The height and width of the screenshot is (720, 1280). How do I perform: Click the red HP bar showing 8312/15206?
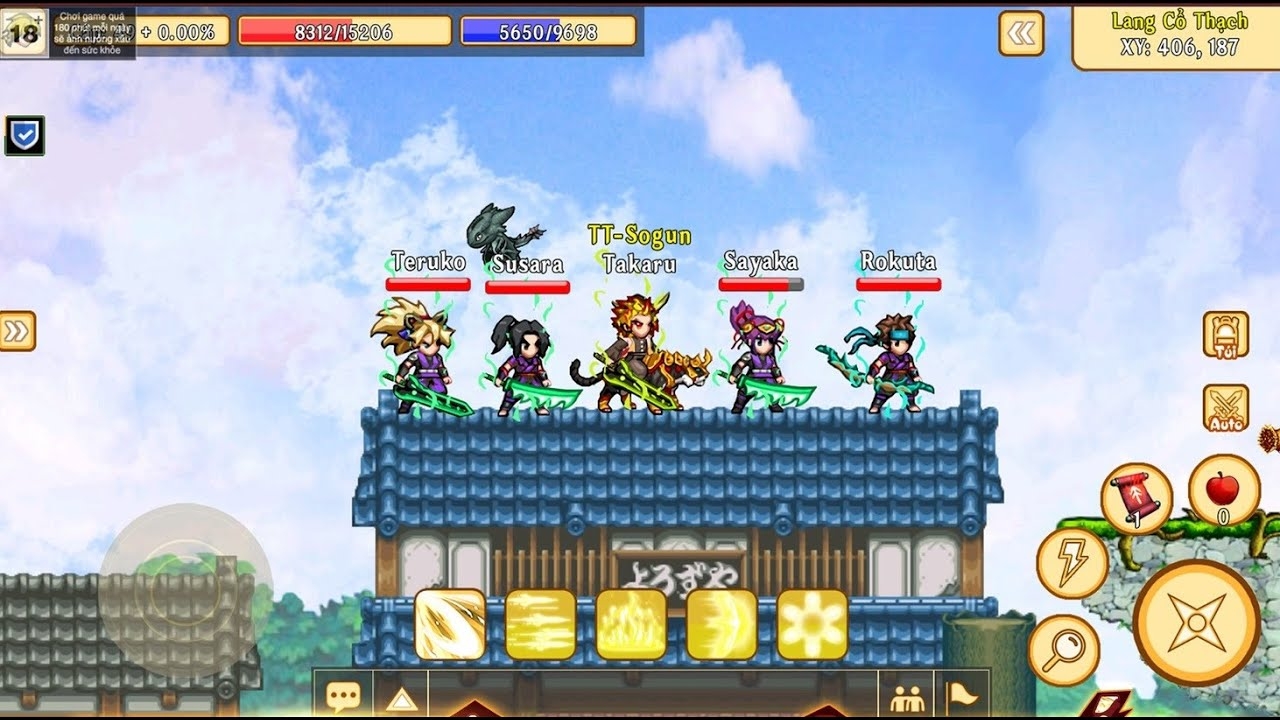[x=348, y=30]
